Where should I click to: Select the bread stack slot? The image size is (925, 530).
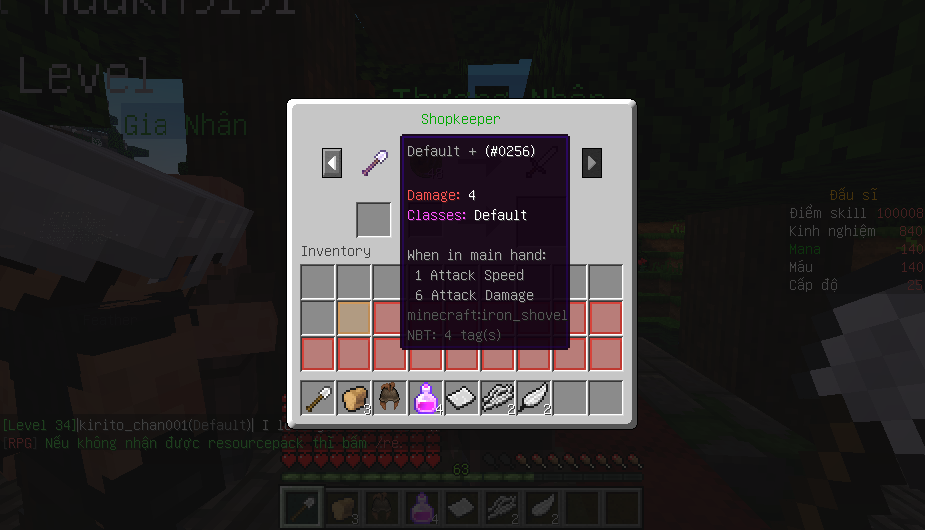point(354,398)
